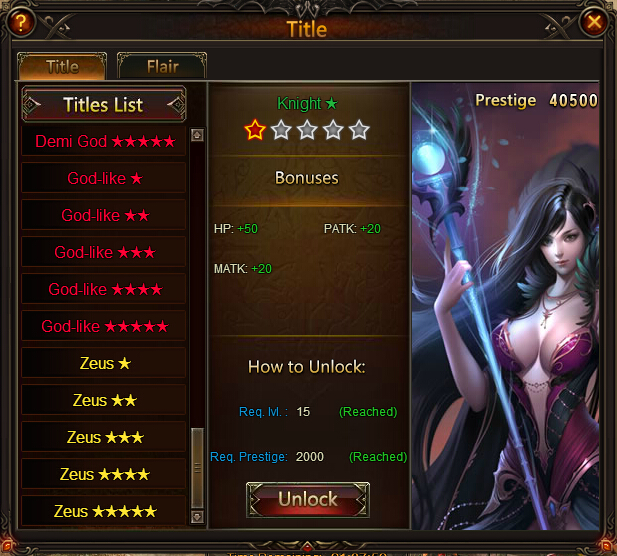
Task: Unlock the Knight title
Action: [x=307, y=499]
